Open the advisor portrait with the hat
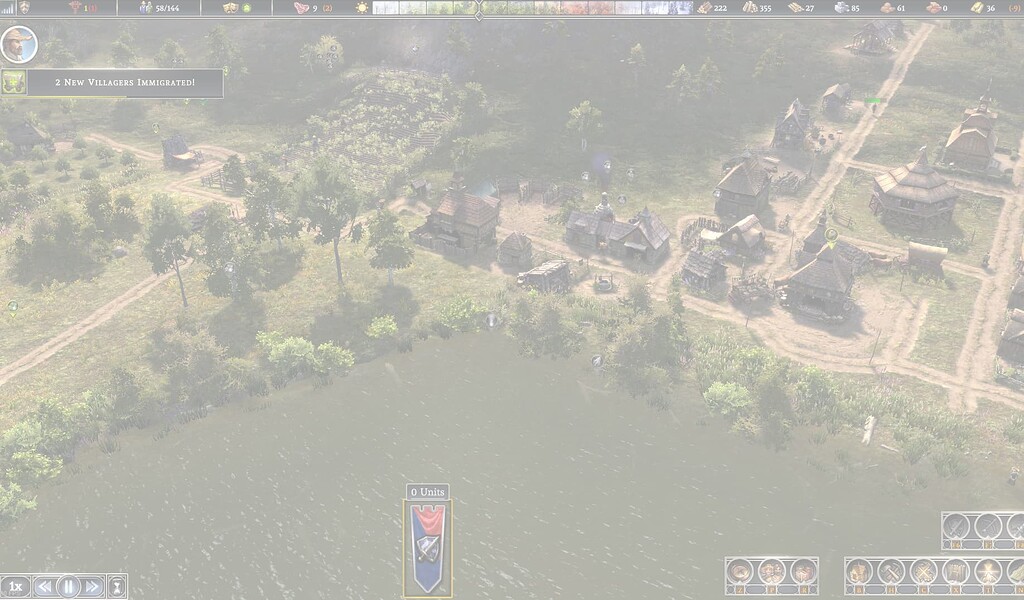1024x600 pixels. tap(18, 45)
